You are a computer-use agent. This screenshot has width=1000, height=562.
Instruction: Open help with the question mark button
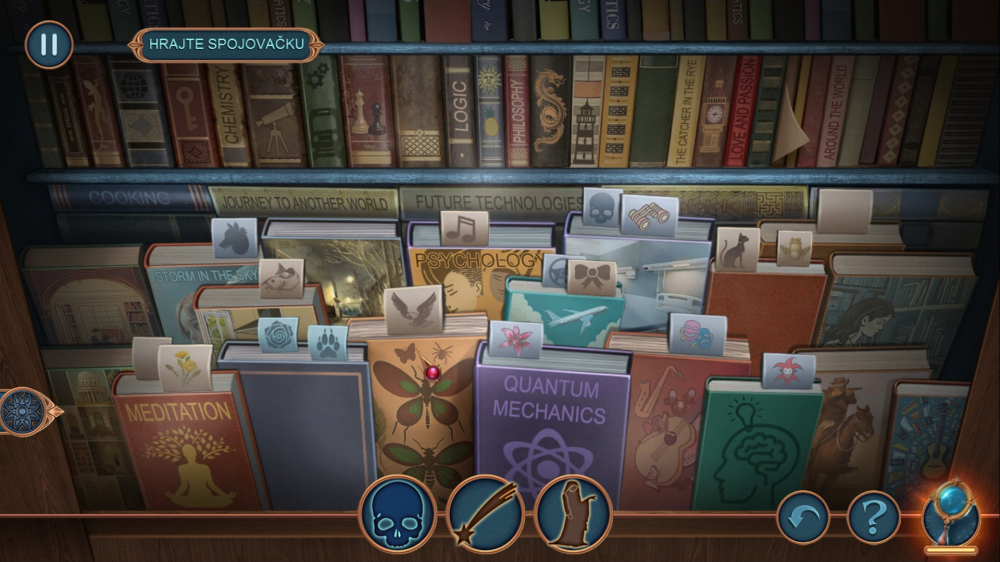coord(873,517)
